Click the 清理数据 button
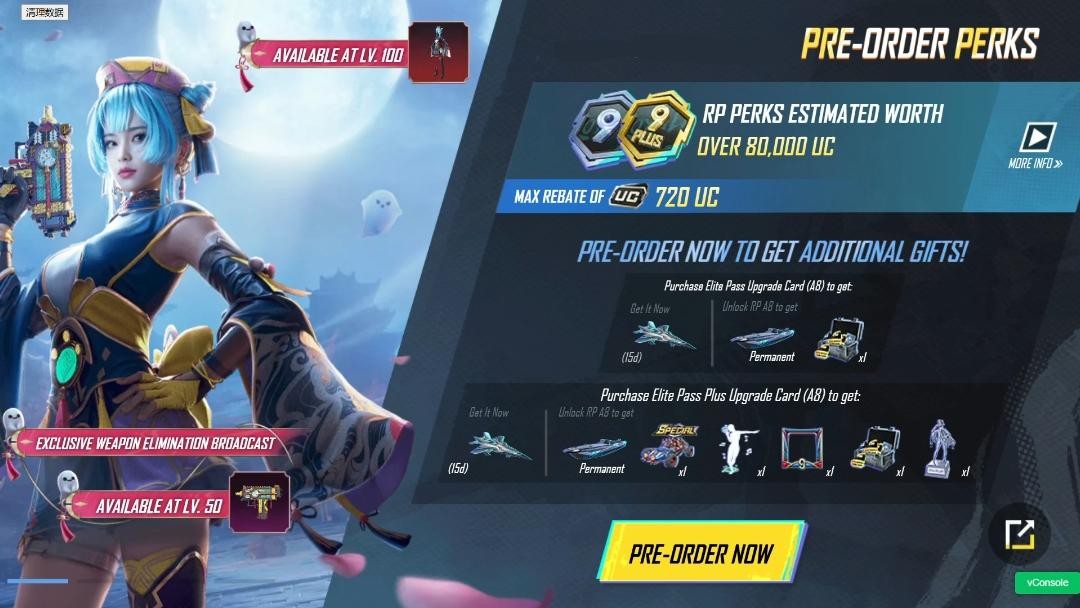Image resolution: width=1080 pixels, height=608 pixels. 44,13
